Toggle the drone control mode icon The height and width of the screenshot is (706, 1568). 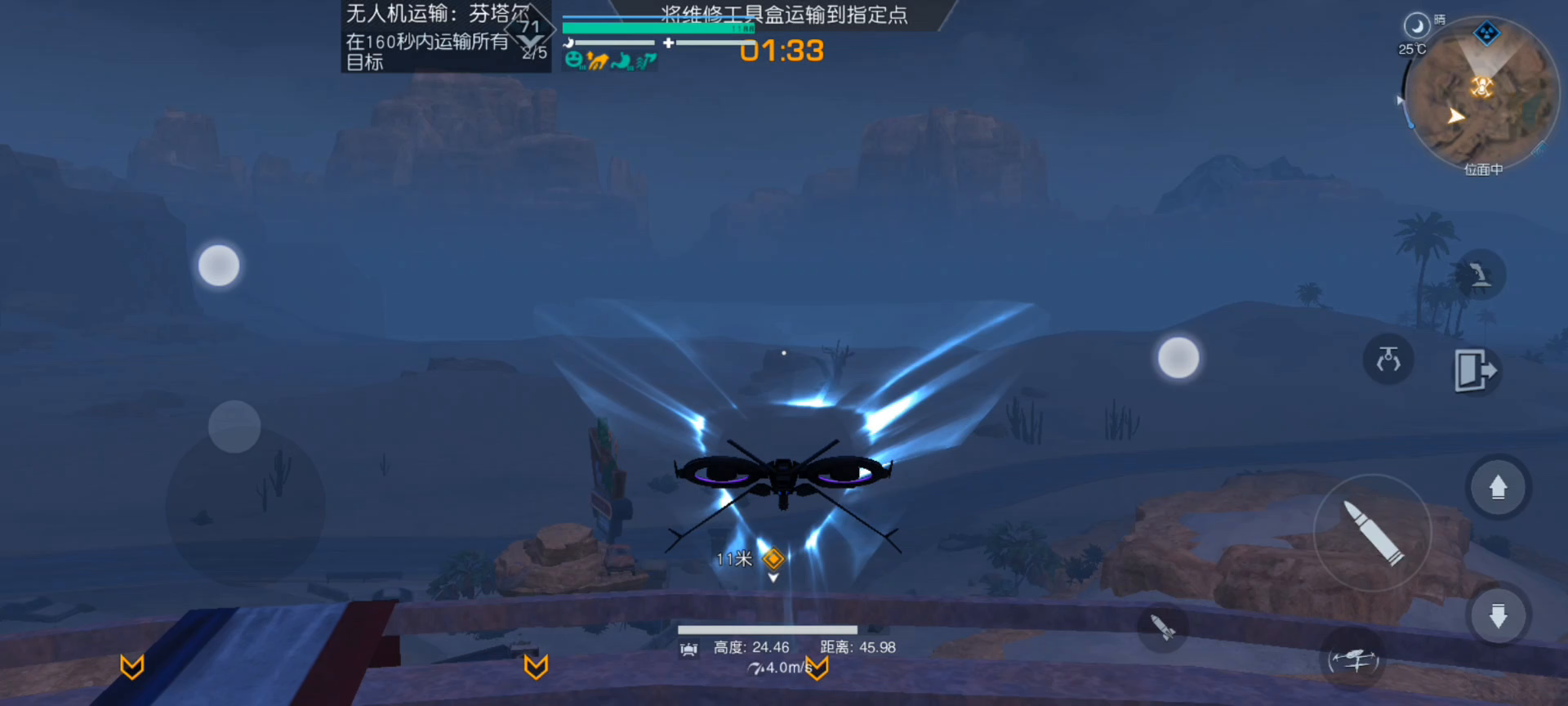click(x=1353, y=659)
